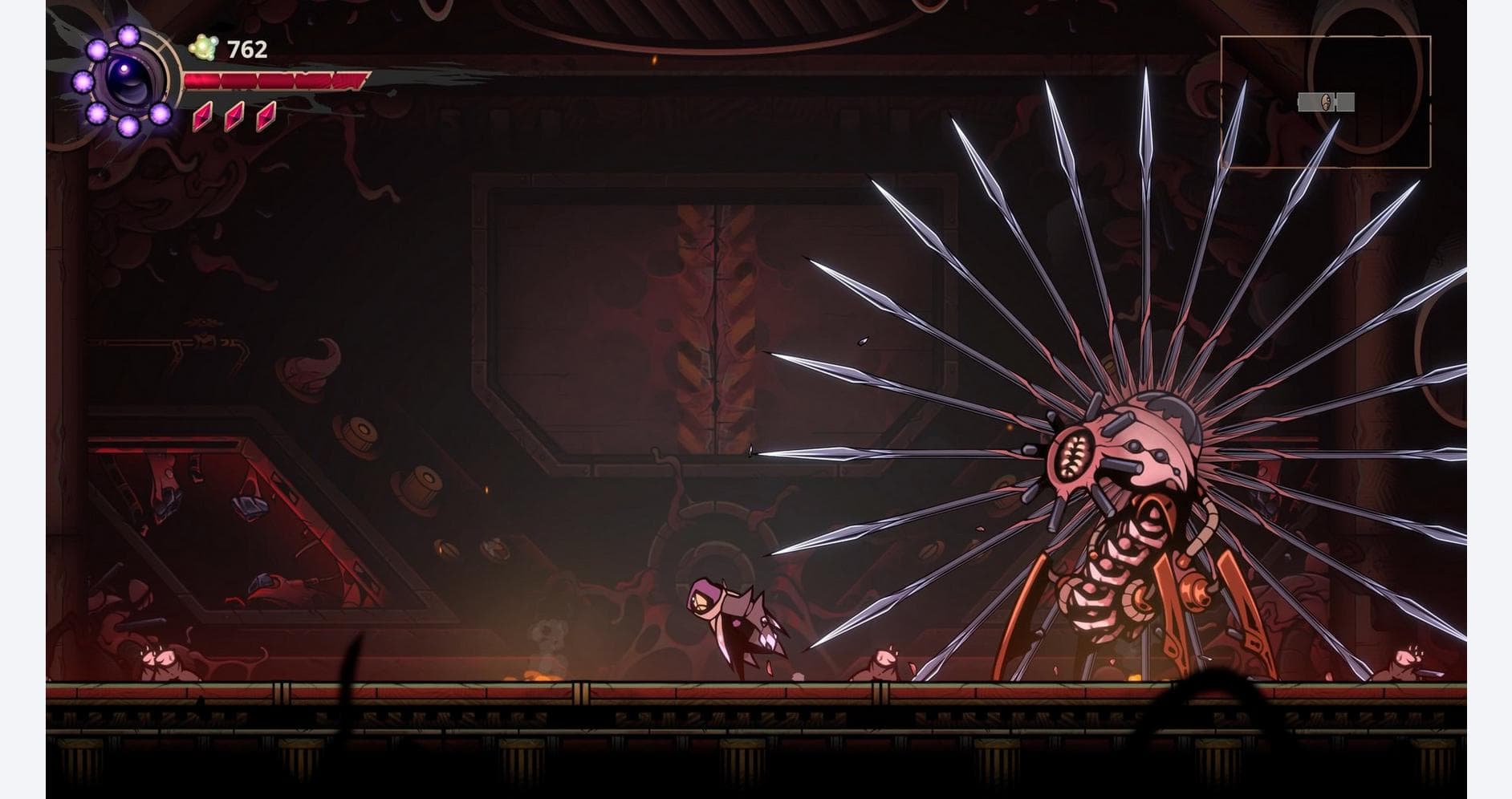This screenshot has width=1512, height=799.
Task: Select the third pink crystal charge gem
Action: 266,119
